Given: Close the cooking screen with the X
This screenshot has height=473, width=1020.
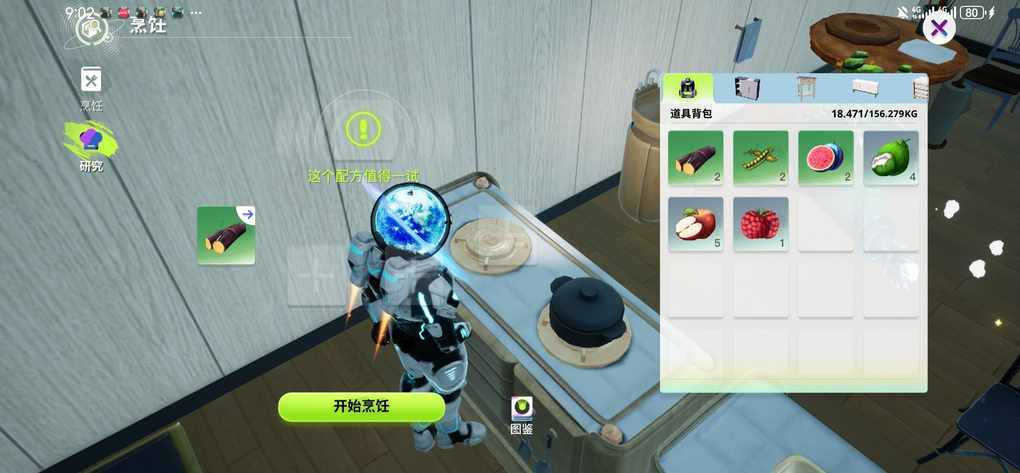Looking at the screenshot, I should 938,28.
